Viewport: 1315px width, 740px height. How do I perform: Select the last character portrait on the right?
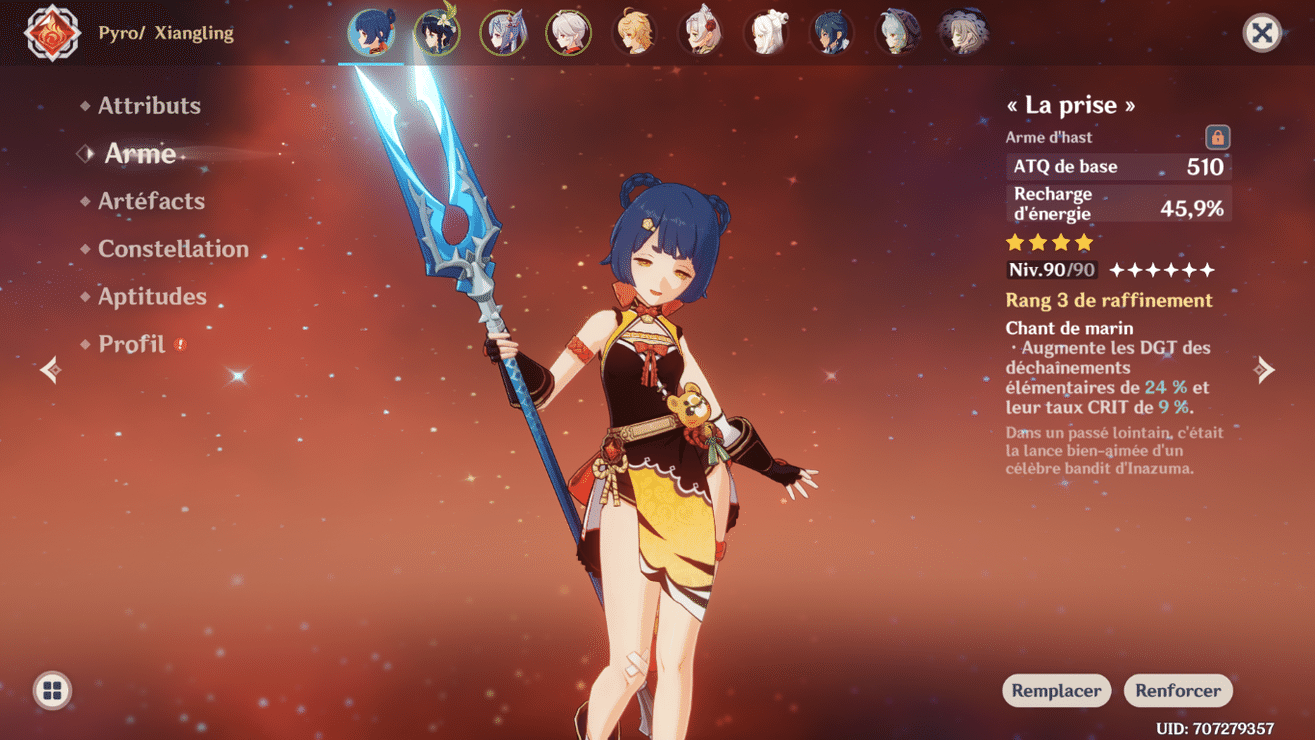tap(964, 32)
